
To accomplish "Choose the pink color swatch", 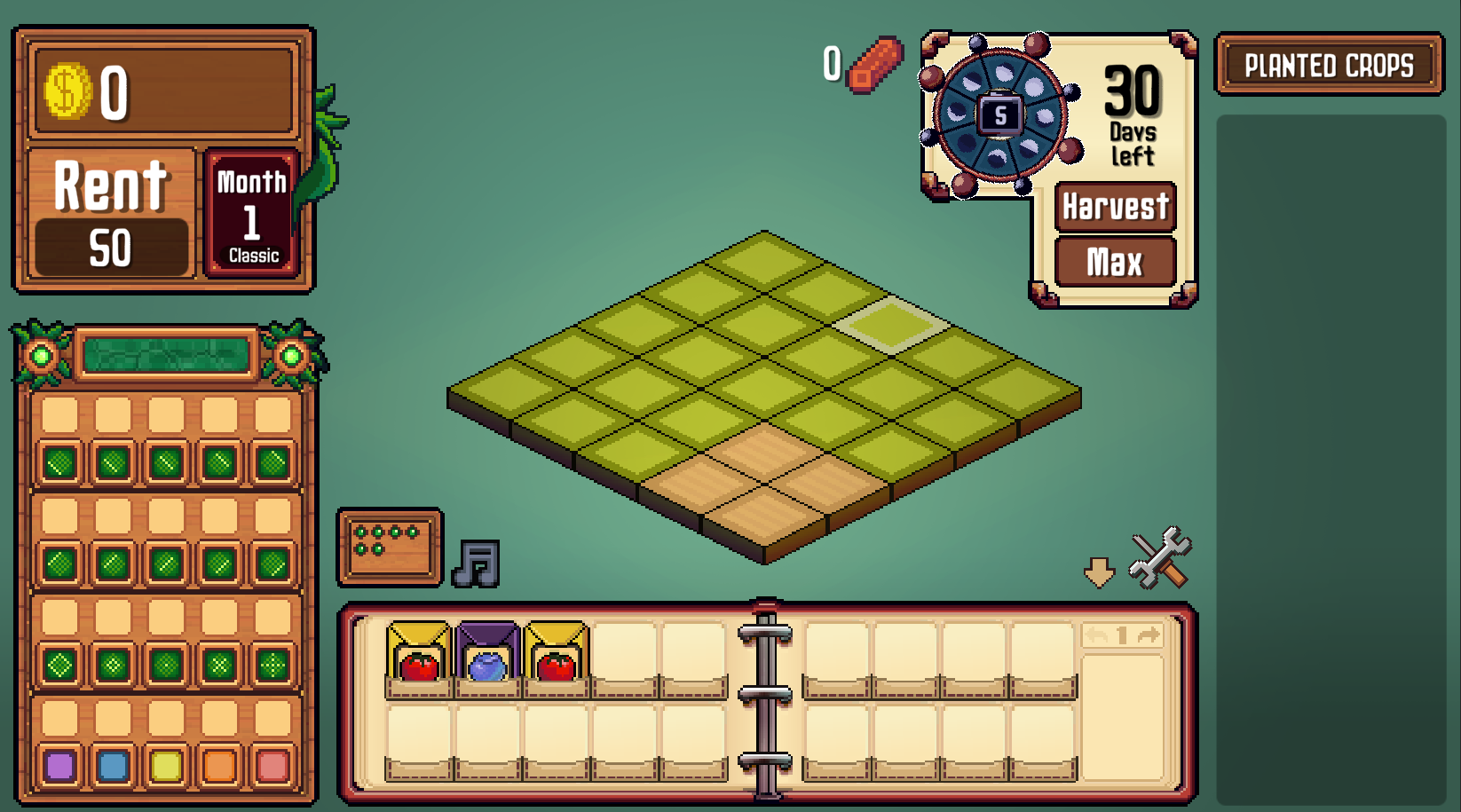I will [x=272, y=765].
